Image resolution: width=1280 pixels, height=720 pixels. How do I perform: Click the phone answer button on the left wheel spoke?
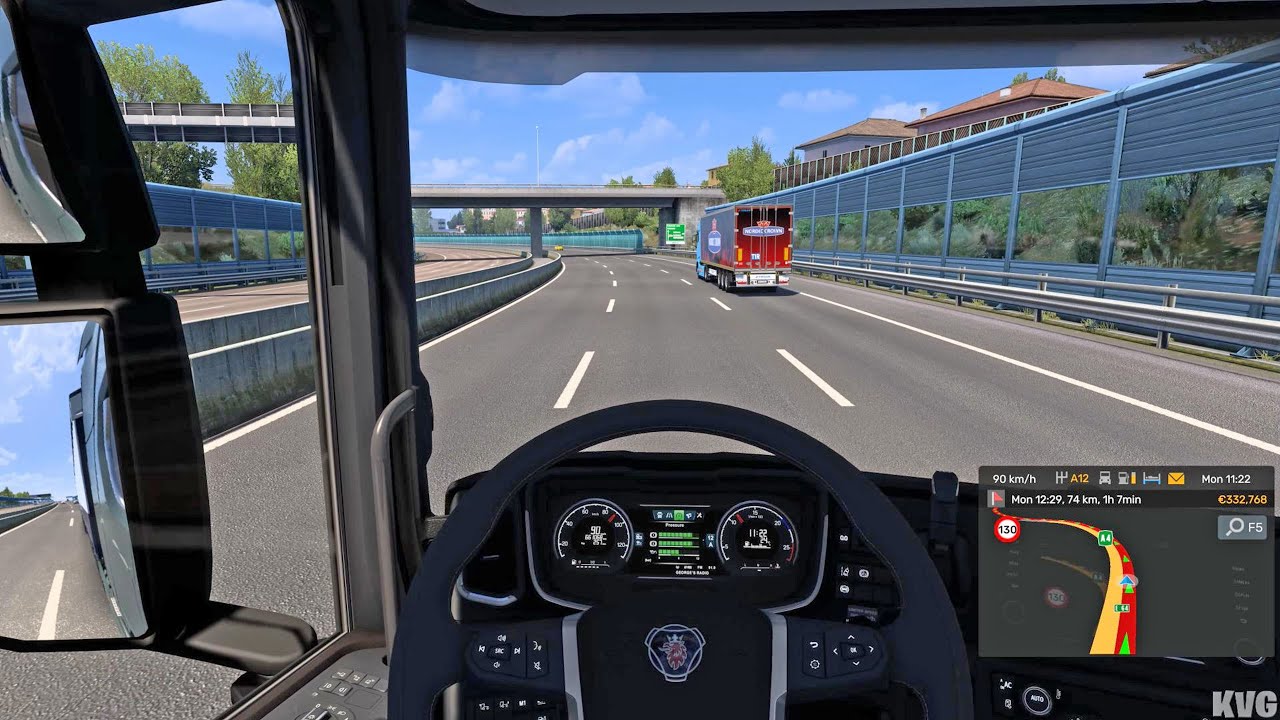point(535,647)
